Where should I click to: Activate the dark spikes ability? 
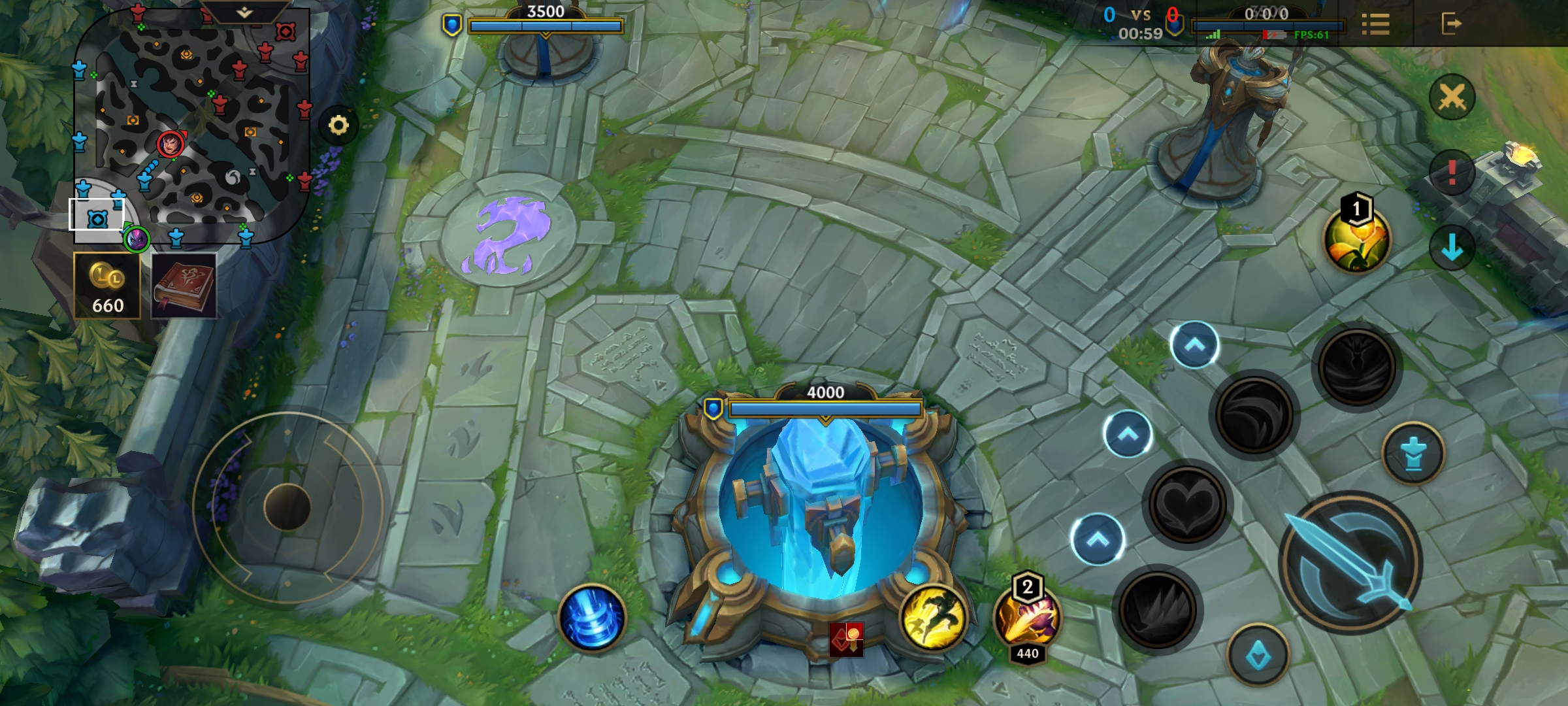[x=1157, y=609]
